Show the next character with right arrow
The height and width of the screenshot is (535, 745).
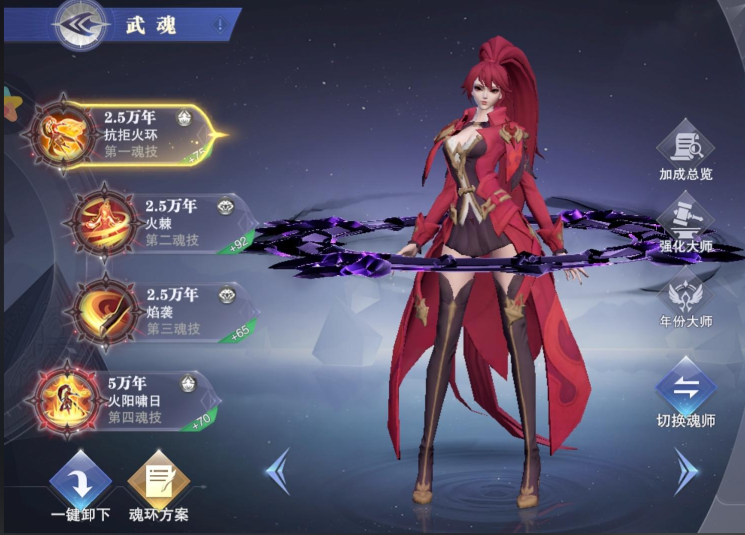[686, 470]
